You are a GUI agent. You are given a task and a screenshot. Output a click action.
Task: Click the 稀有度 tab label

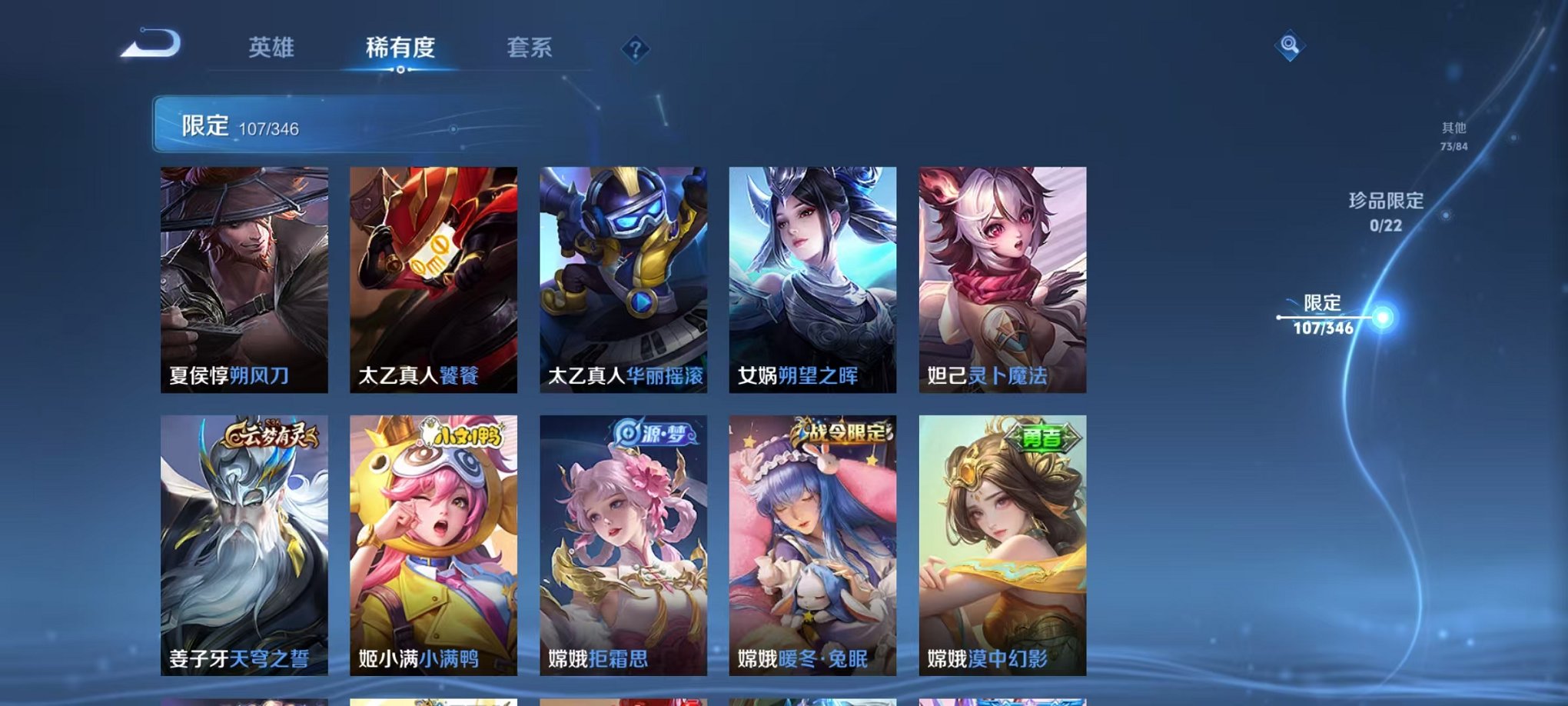400,48
